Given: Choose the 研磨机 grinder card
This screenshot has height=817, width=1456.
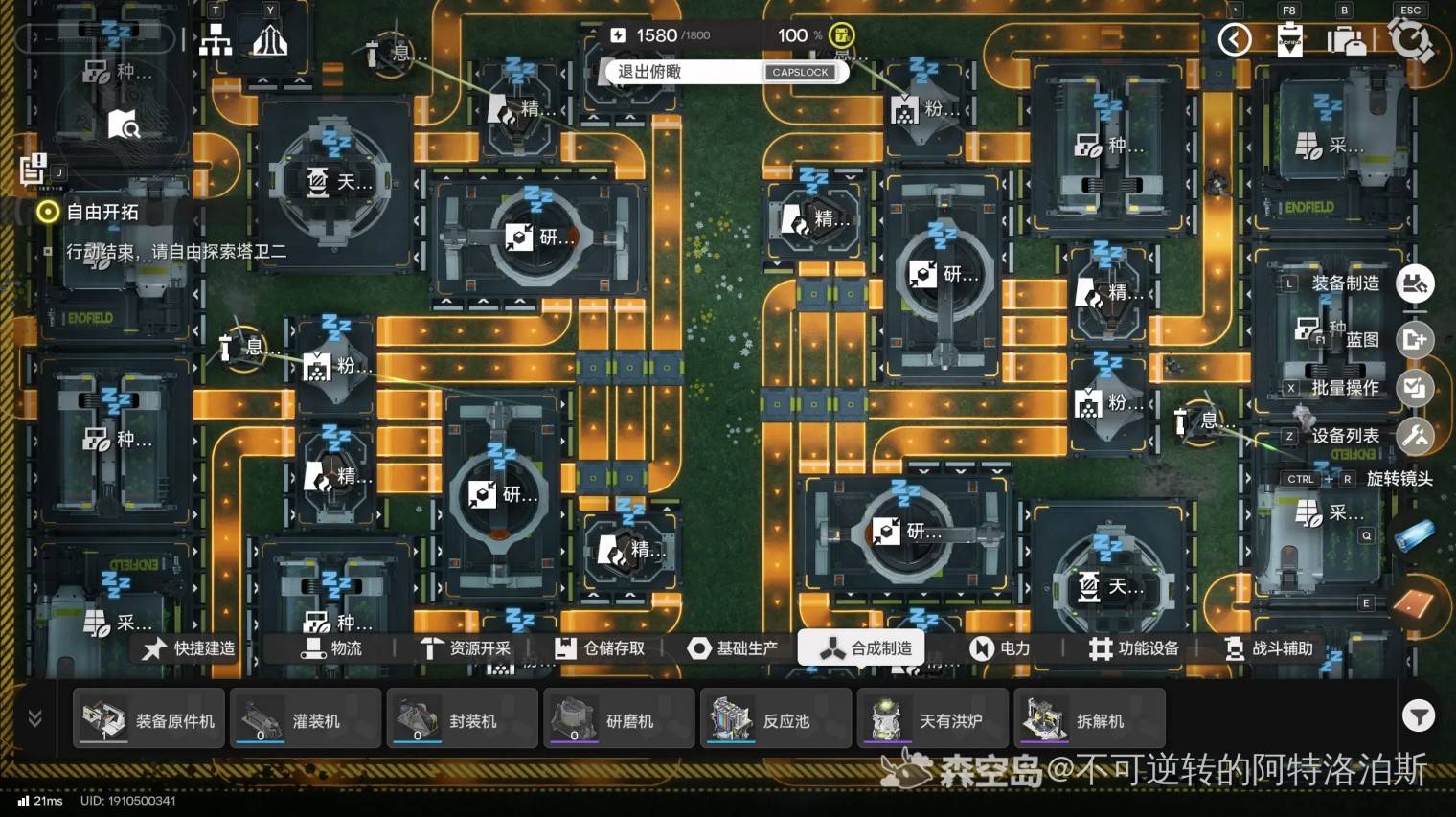Looking at the screenshot, I should click(619, 718).
